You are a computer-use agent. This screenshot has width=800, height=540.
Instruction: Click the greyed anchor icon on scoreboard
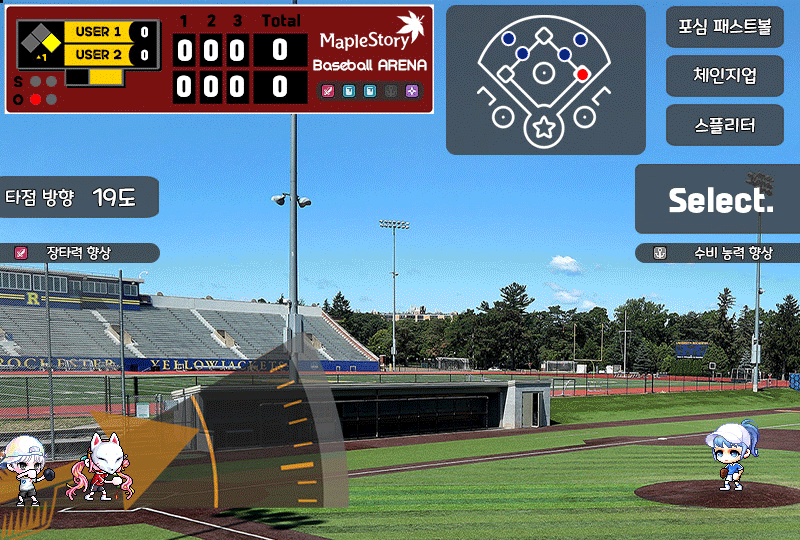tap(391, 91)
